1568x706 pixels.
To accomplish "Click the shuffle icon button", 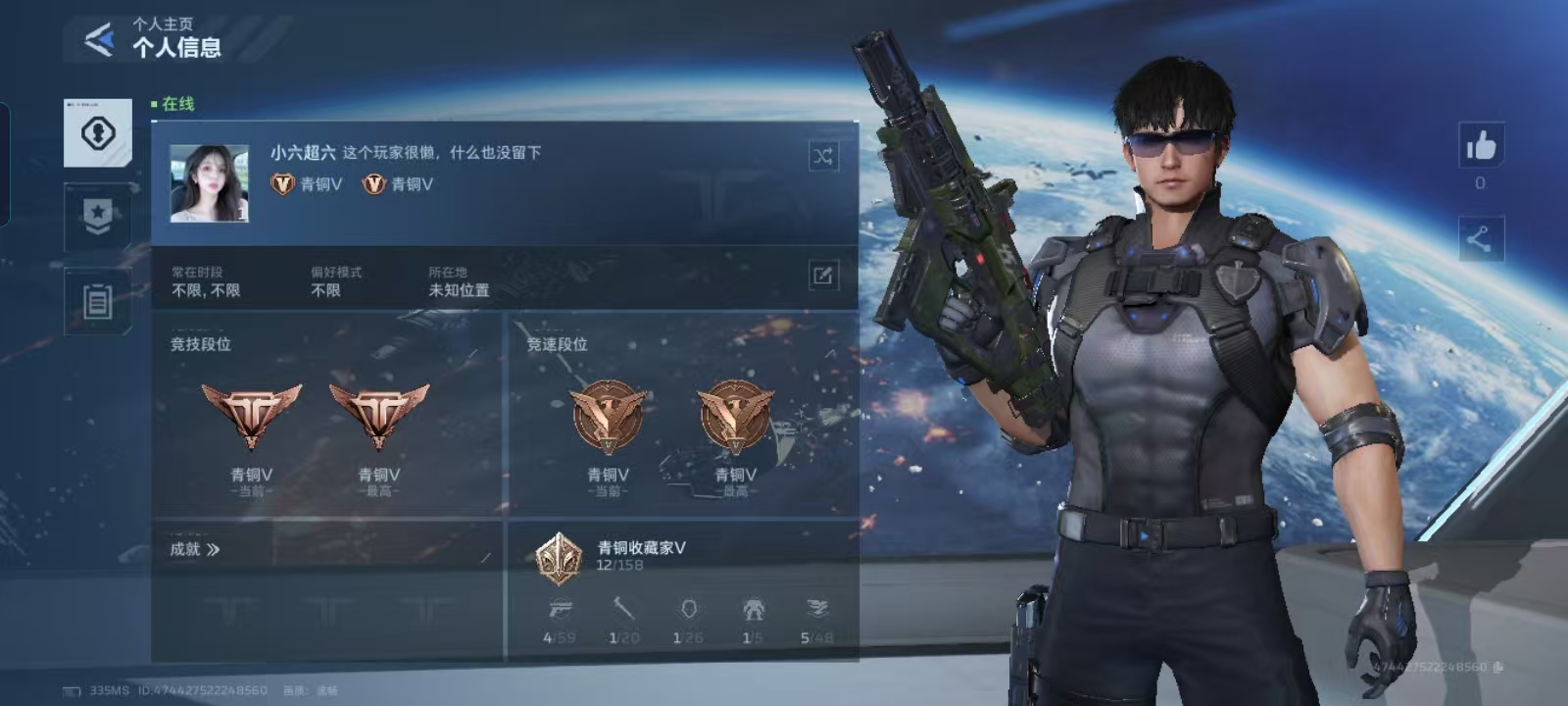I will coord(823,156).
